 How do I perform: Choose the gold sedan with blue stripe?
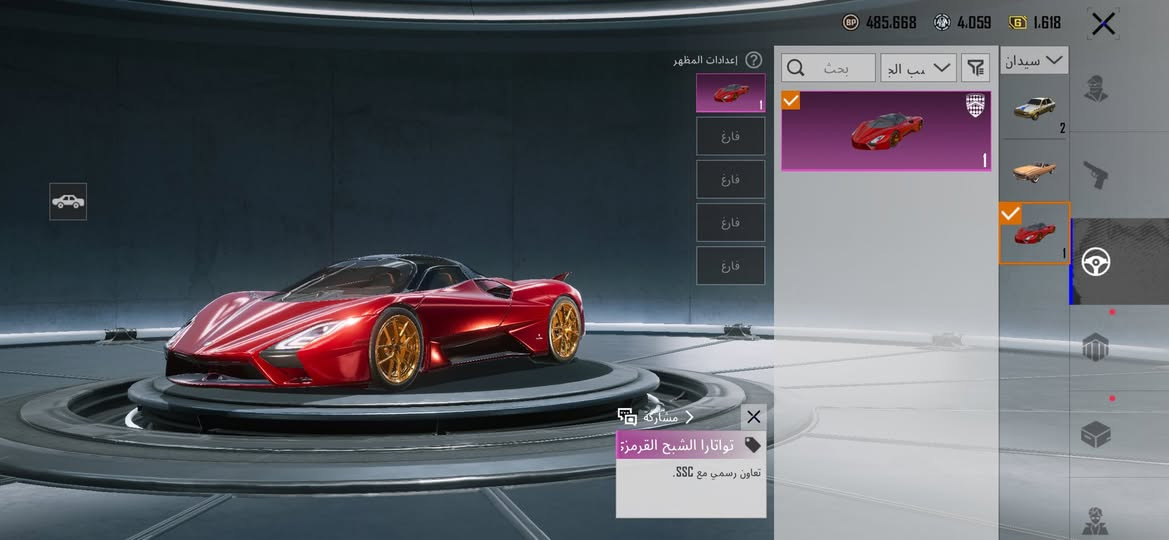[x=1033, y=109]
